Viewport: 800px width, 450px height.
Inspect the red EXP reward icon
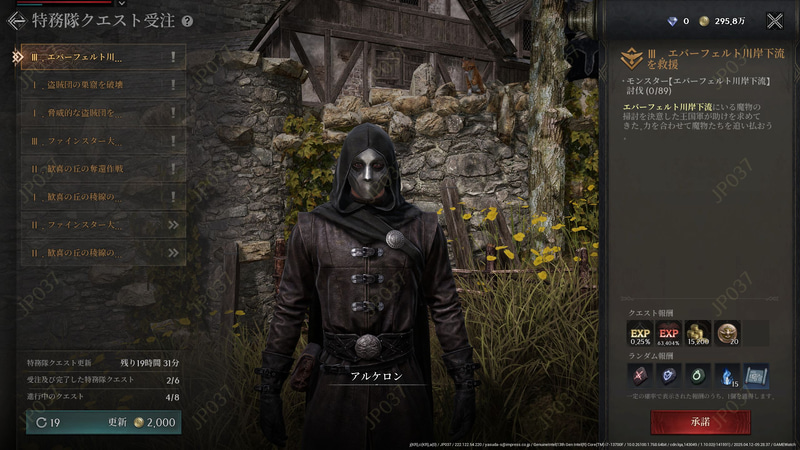(x=669, y=333)
